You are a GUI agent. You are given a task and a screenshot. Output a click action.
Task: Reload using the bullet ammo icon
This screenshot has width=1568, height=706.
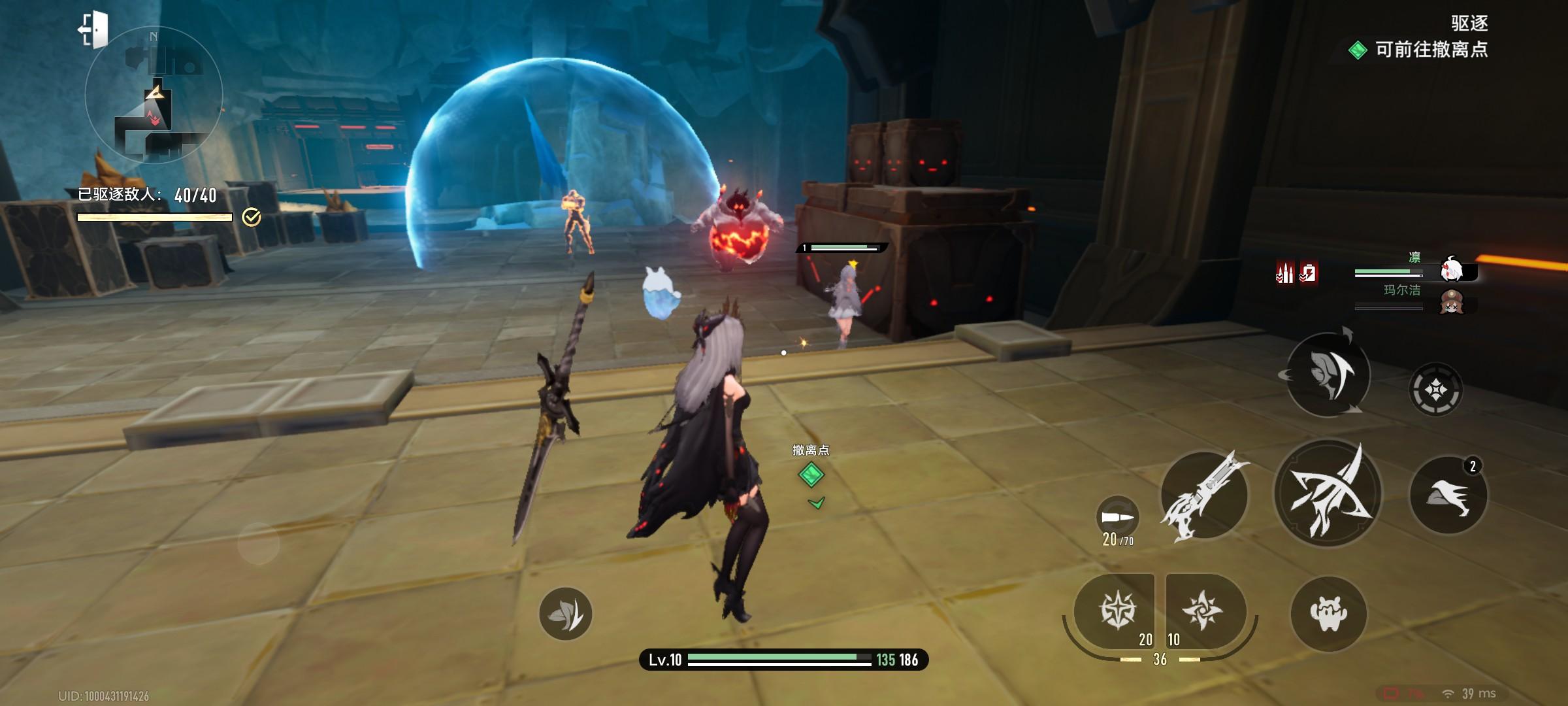tap(1117, 518)
